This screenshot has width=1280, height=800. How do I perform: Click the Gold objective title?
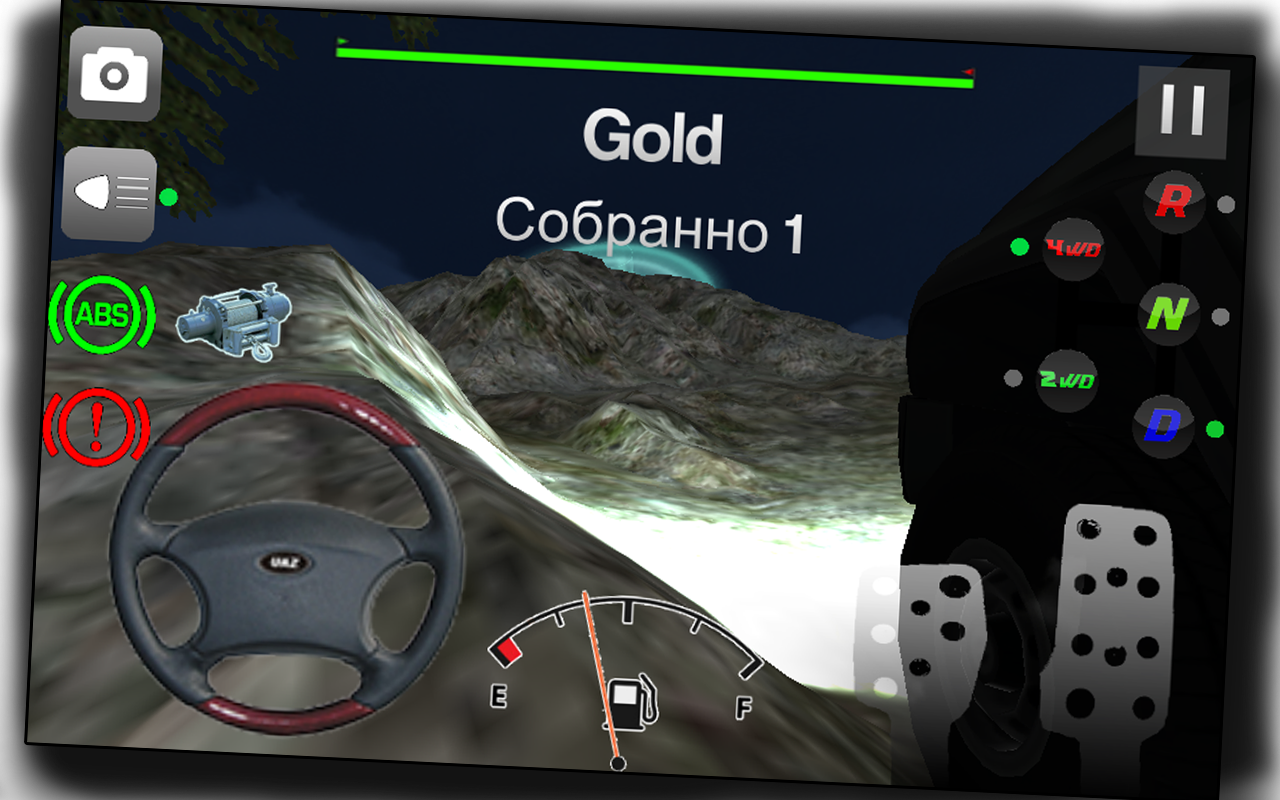coord(653,140)
